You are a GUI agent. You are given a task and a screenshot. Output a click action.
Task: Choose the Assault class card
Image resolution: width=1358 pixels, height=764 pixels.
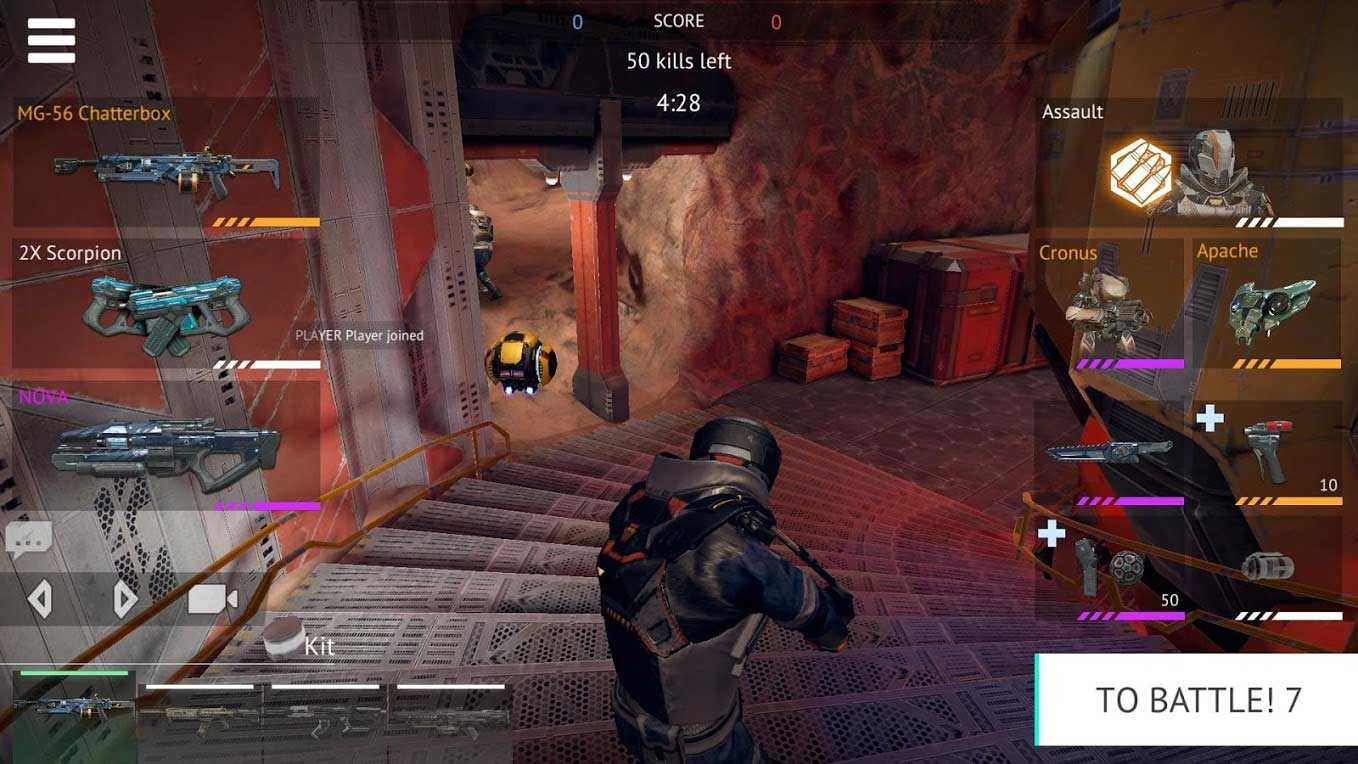pyautogui.click(x=1190, y=165)
